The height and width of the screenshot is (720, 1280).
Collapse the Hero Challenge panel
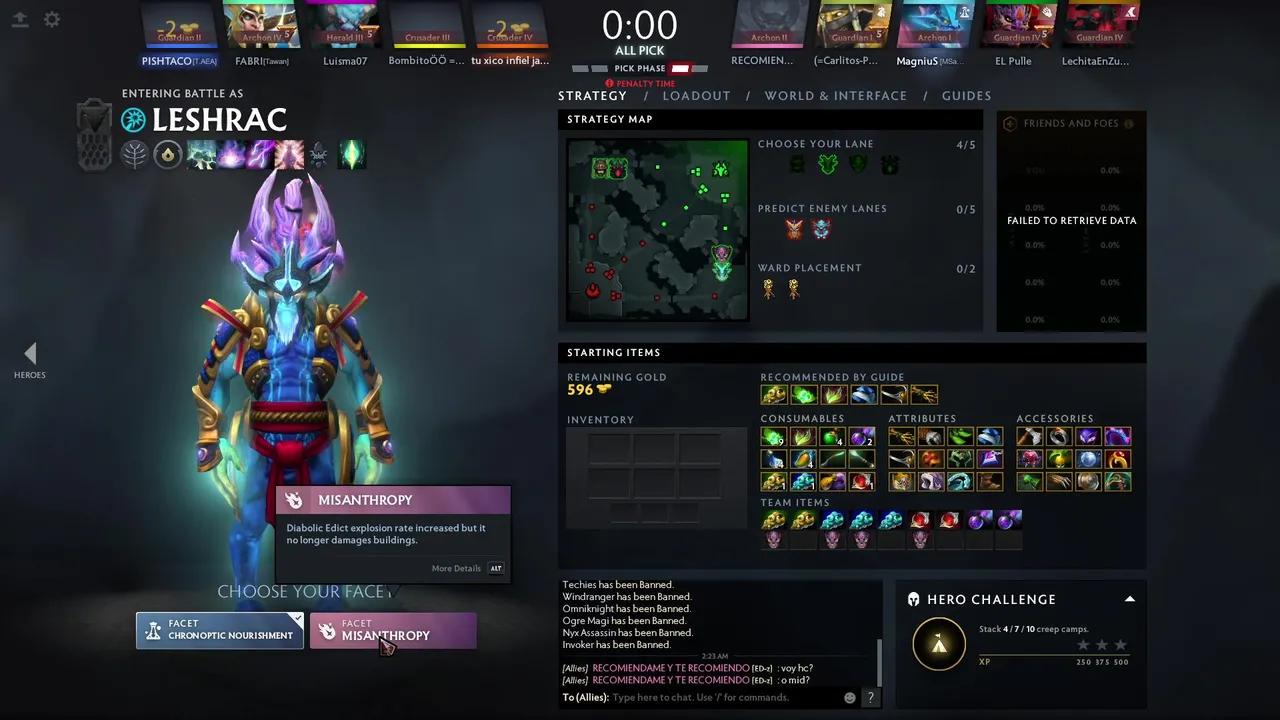click(x=1129, y=599)
